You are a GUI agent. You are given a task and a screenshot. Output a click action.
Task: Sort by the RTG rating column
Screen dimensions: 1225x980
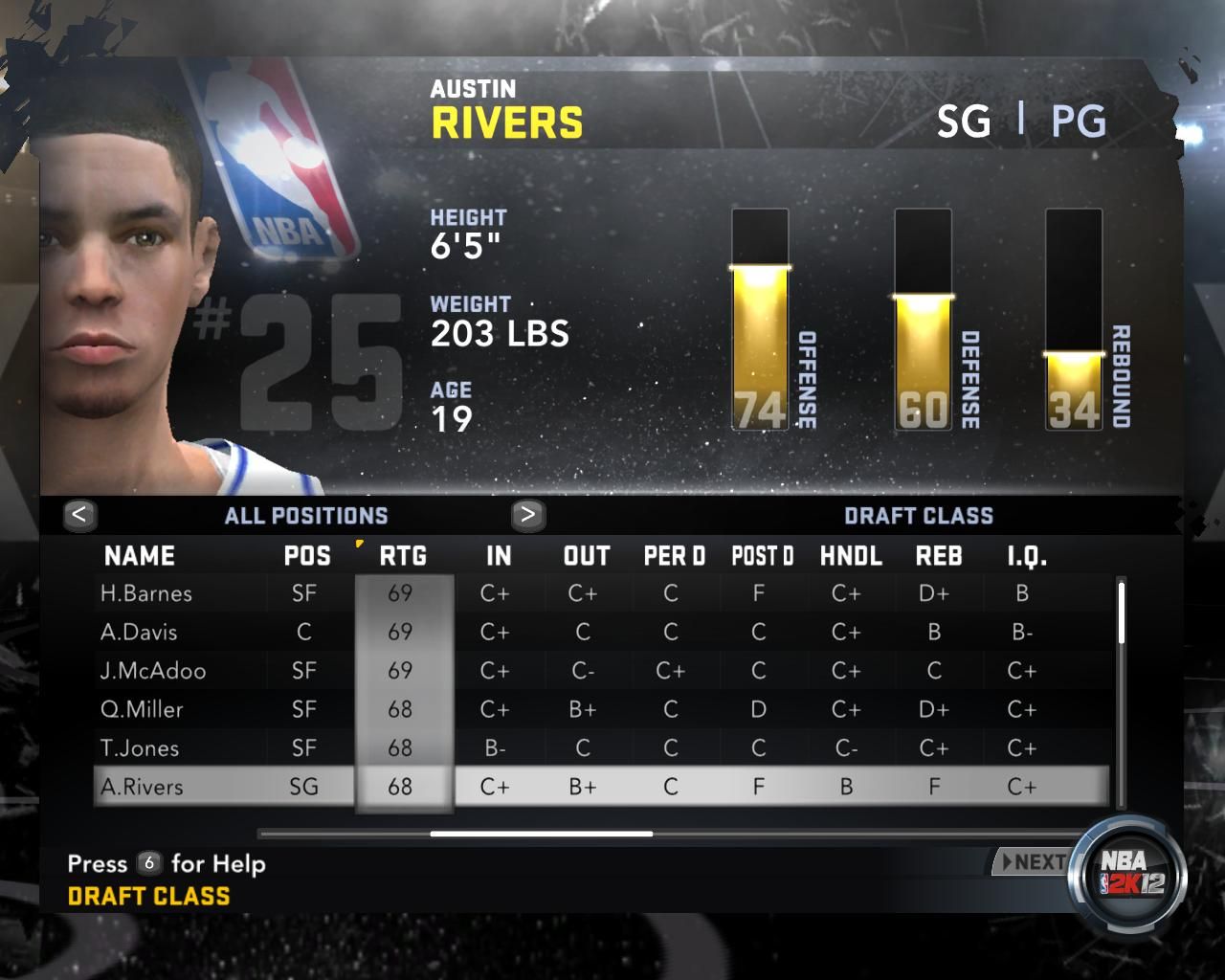tap(403, 556)
